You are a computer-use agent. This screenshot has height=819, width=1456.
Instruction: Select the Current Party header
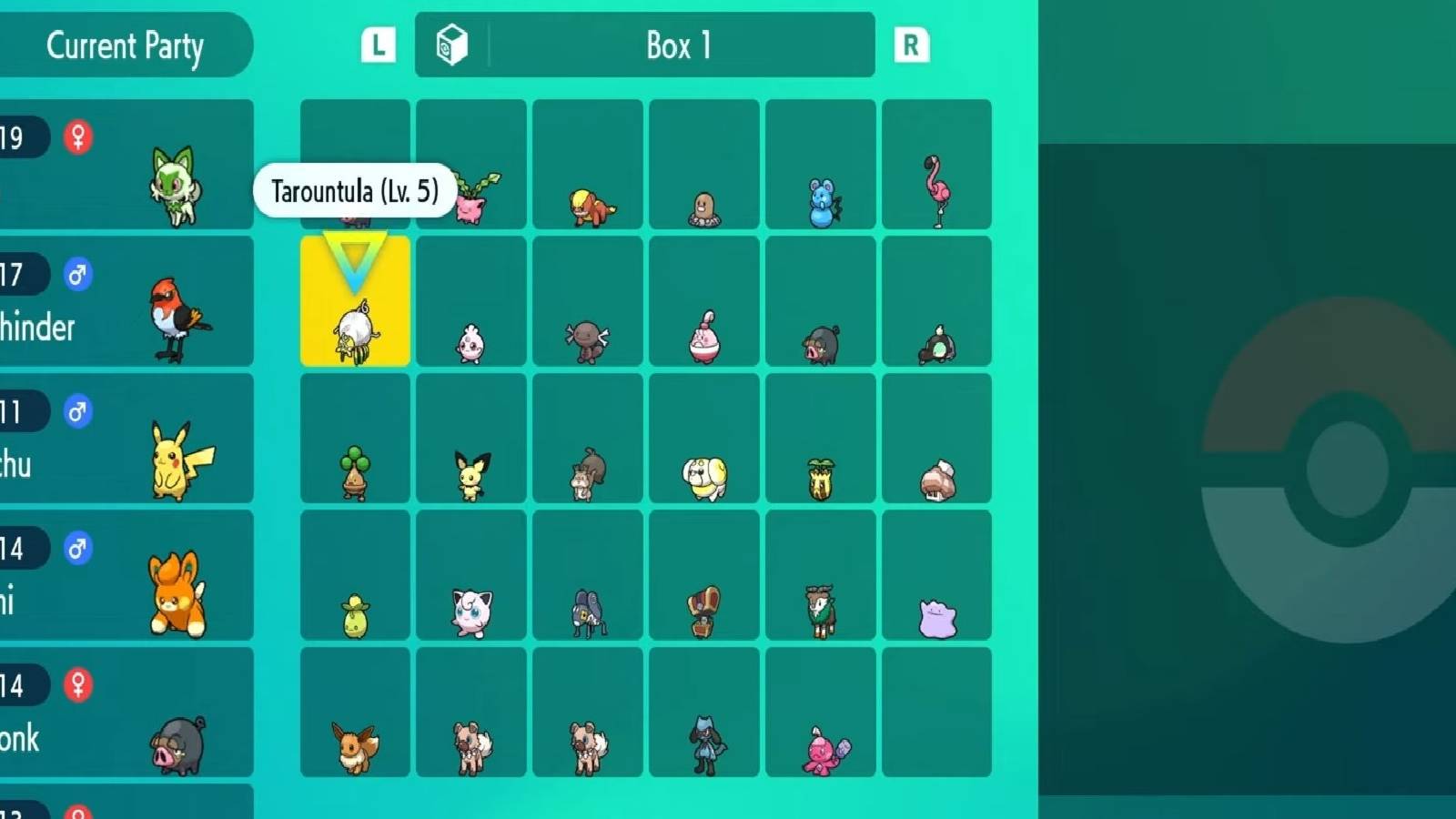126,46
